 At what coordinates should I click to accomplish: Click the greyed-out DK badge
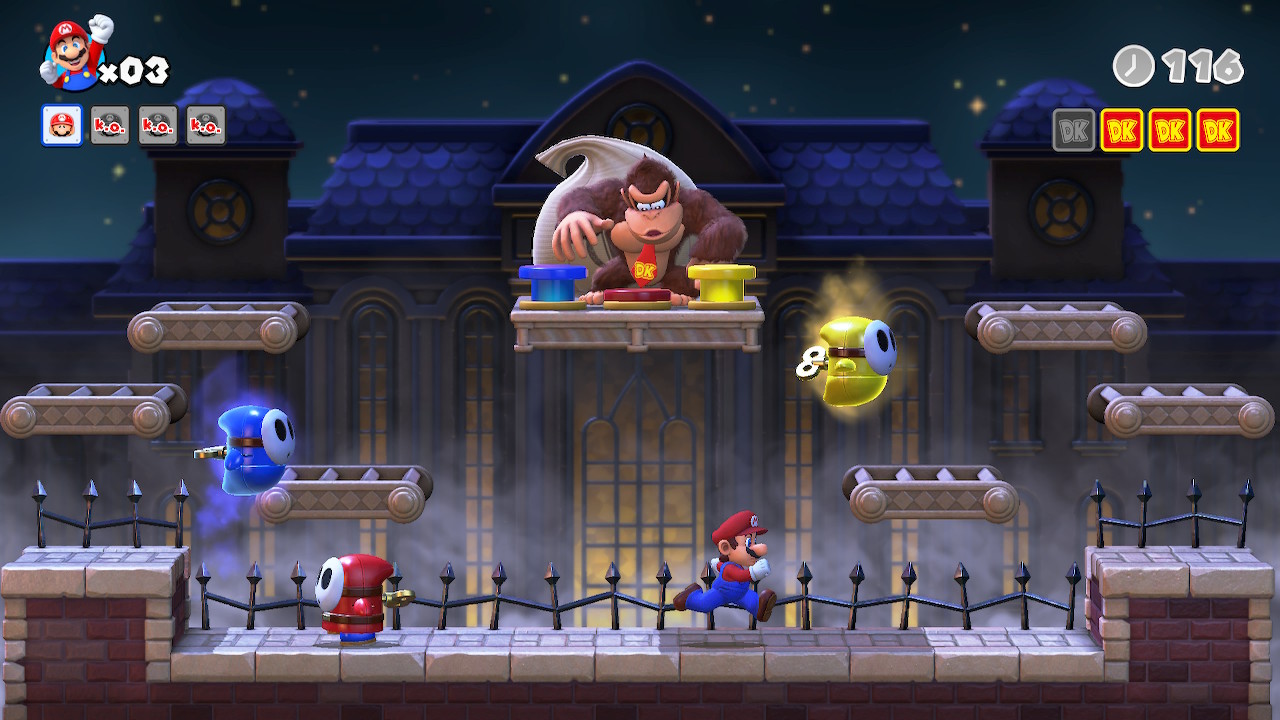[1073, 130]
